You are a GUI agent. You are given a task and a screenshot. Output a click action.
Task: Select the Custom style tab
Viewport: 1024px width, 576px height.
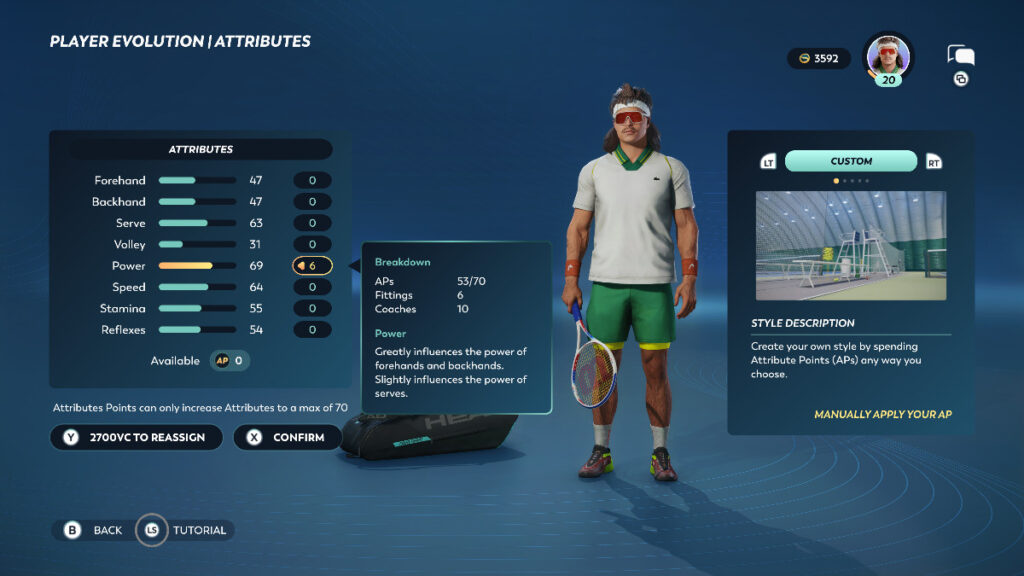tap(851, 161)
